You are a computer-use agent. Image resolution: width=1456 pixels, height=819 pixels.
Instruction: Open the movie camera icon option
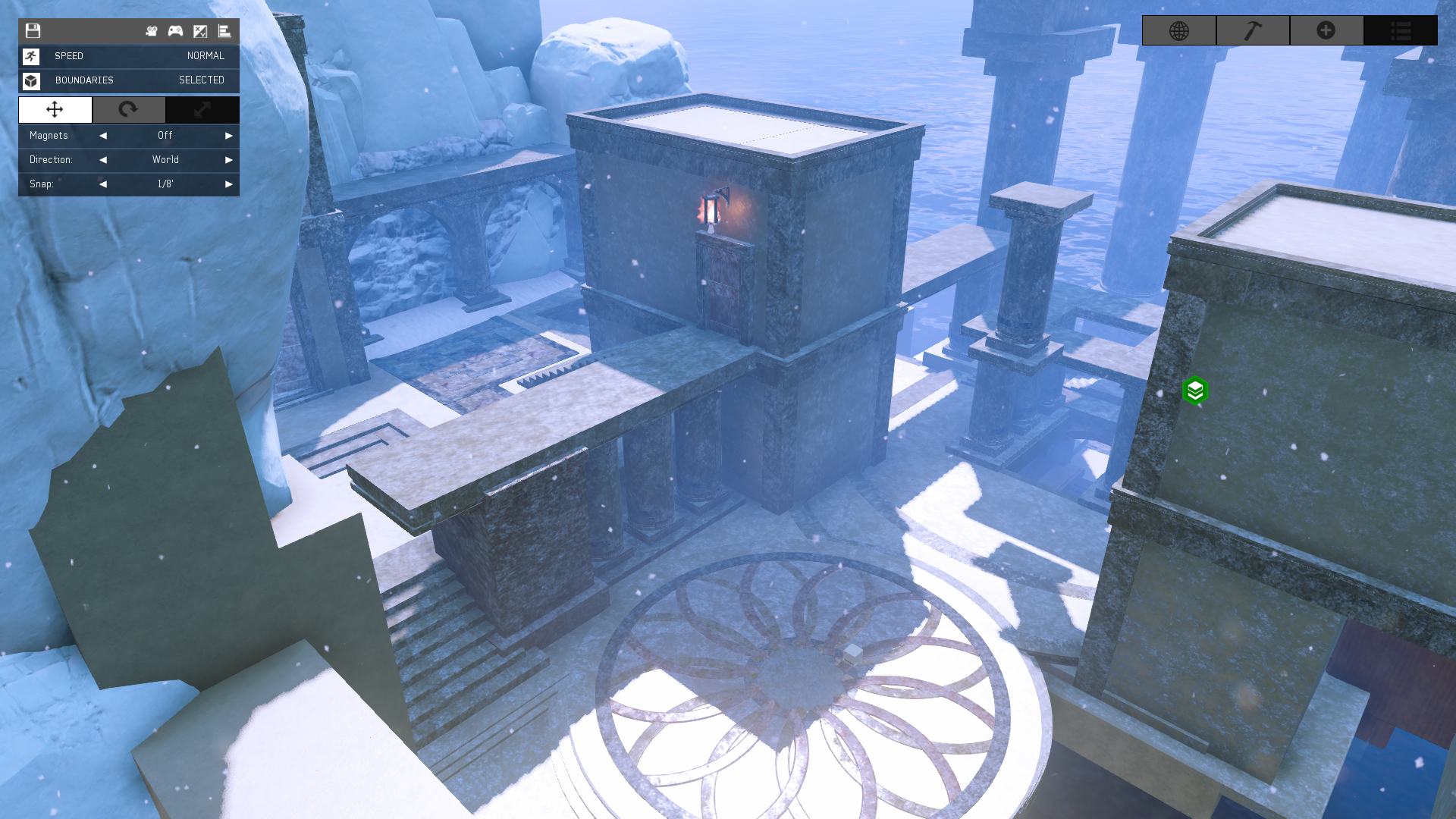[152, 31]
